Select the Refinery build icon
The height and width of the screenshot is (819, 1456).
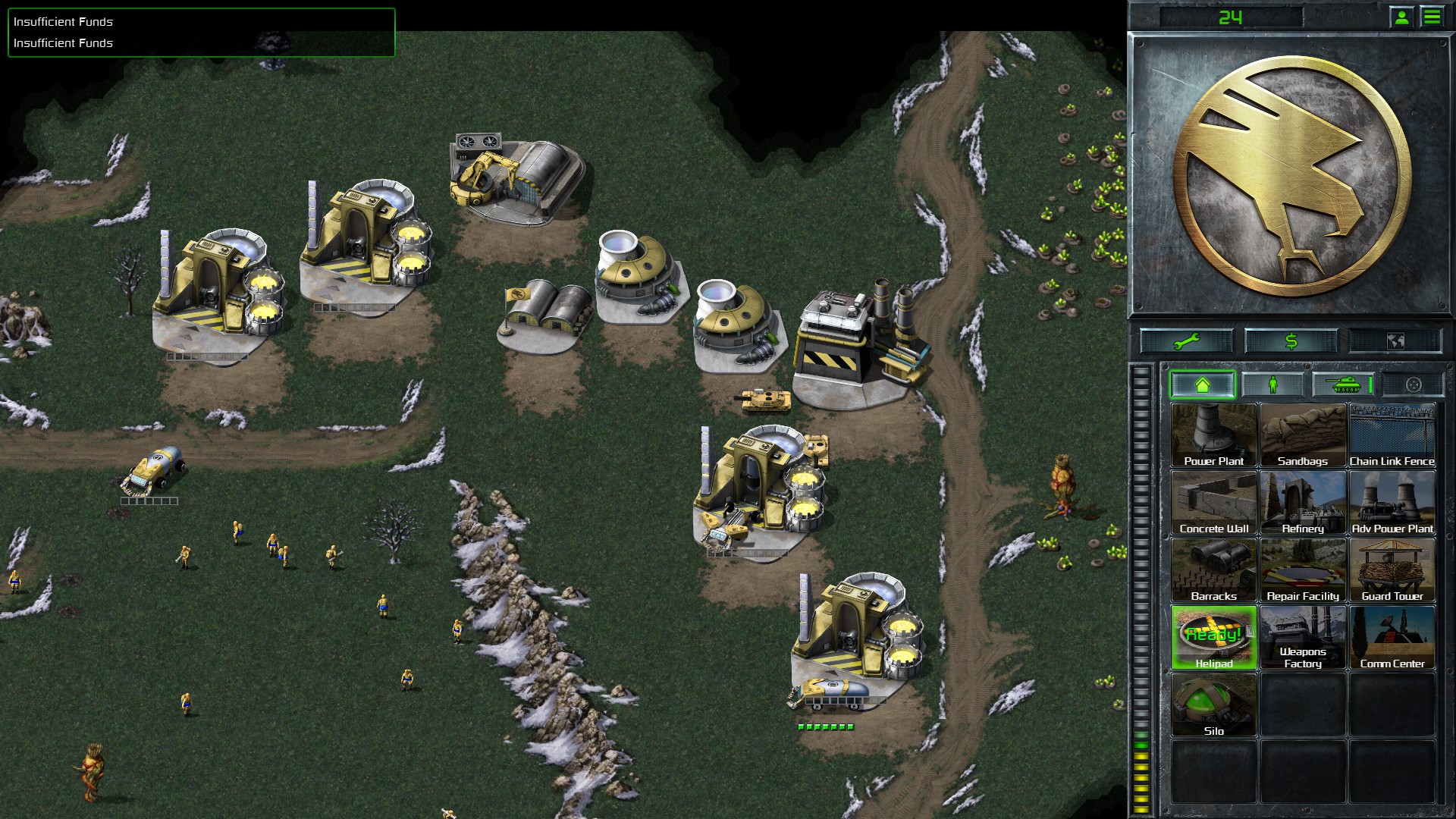pyautogui.click(x=1303, y=500)
